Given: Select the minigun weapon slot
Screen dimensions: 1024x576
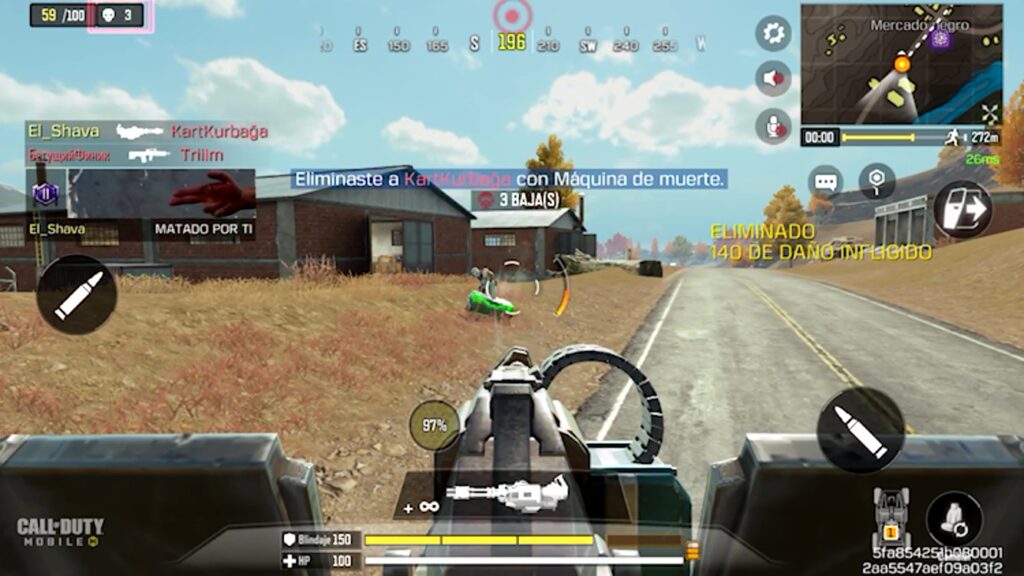Looking at the screenshot, I should point(507,494).
